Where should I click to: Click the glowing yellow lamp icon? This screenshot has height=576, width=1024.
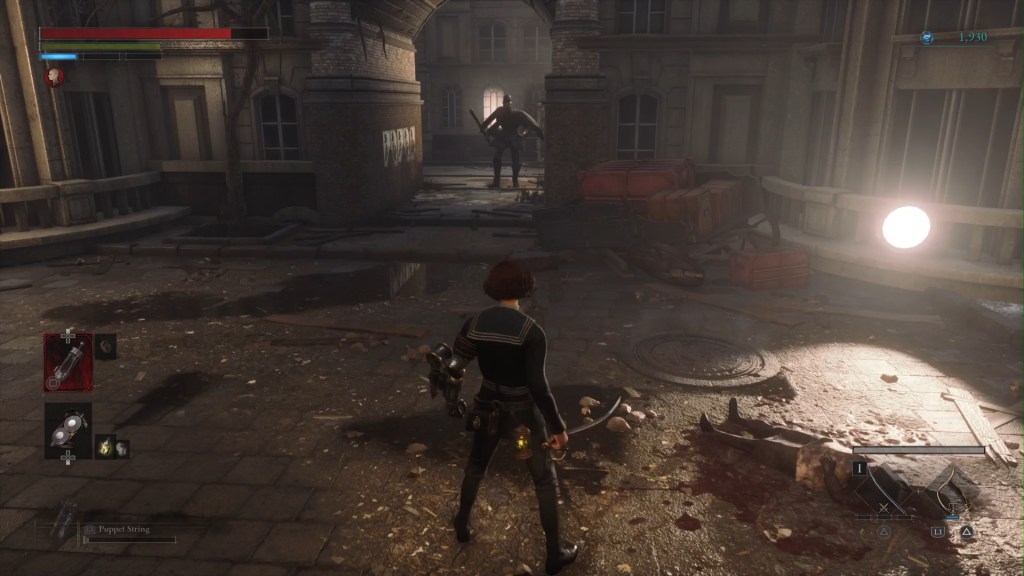(102, 447)
